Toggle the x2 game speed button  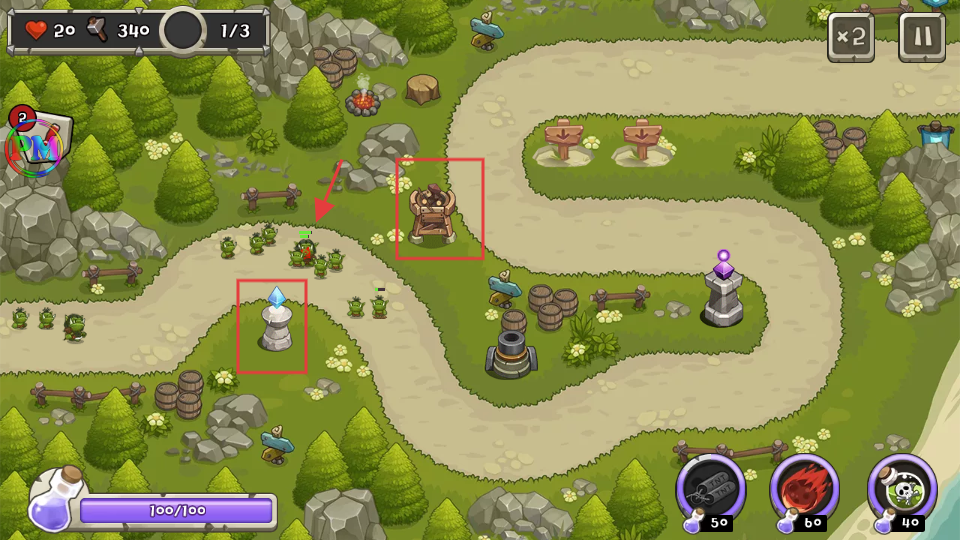point(851,37)
